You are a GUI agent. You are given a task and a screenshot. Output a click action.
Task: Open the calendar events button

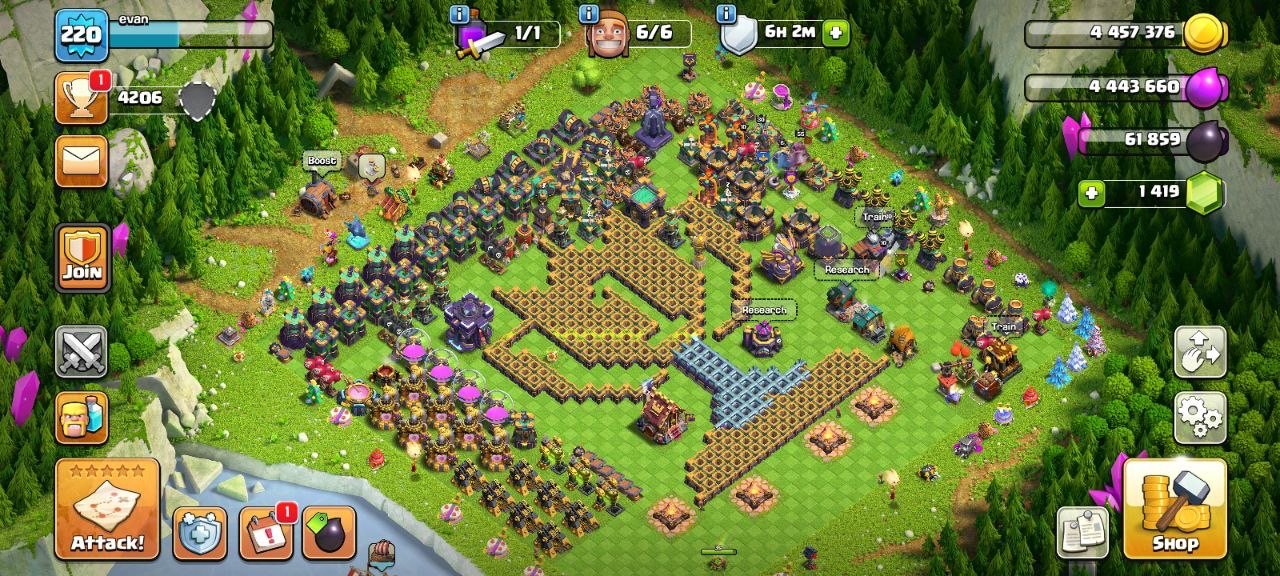266,533
